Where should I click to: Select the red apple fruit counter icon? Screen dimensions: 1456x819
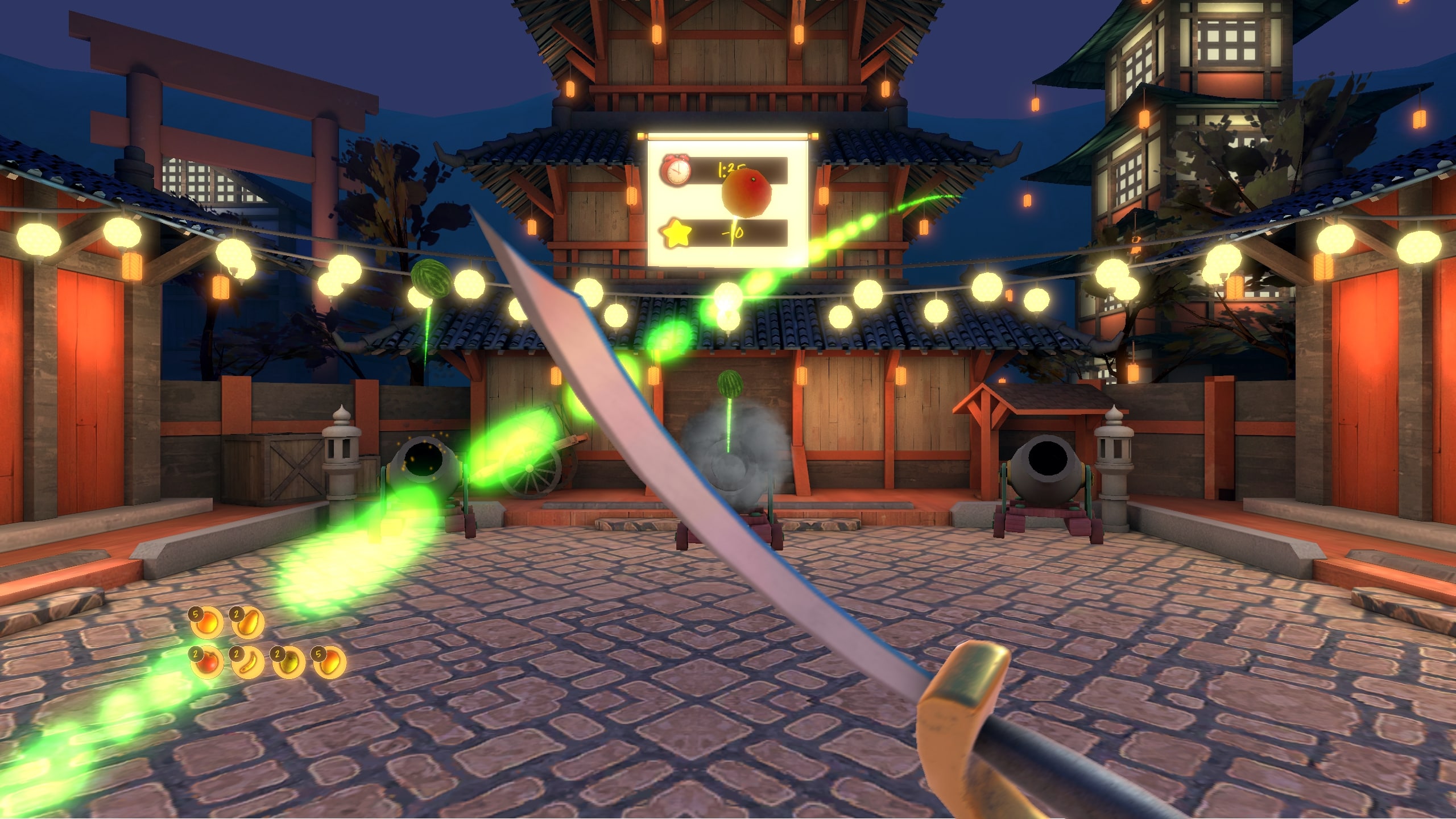point(207,663)
